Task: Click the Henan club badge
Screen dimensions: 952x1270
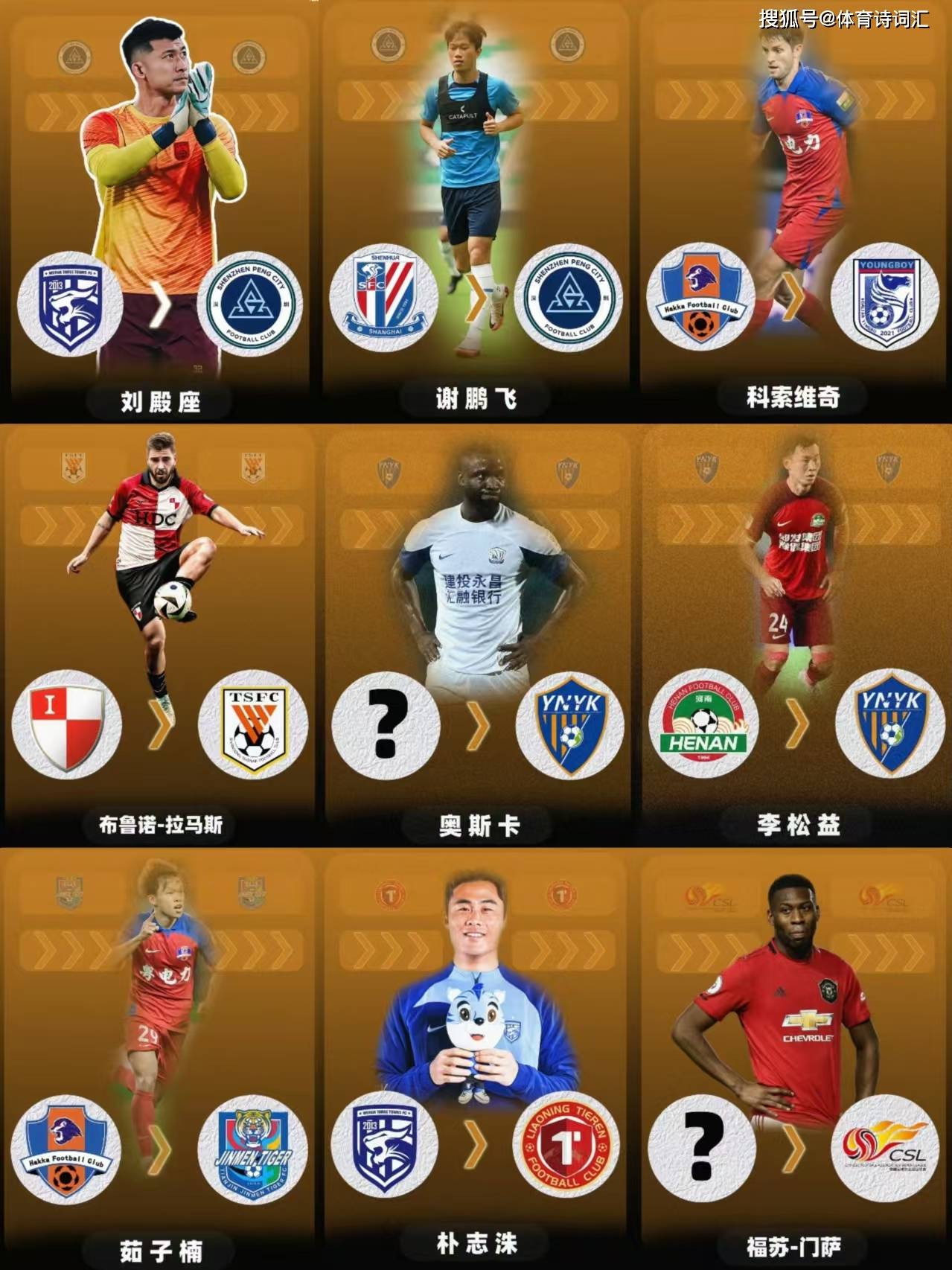Action: tap(703, 724)
